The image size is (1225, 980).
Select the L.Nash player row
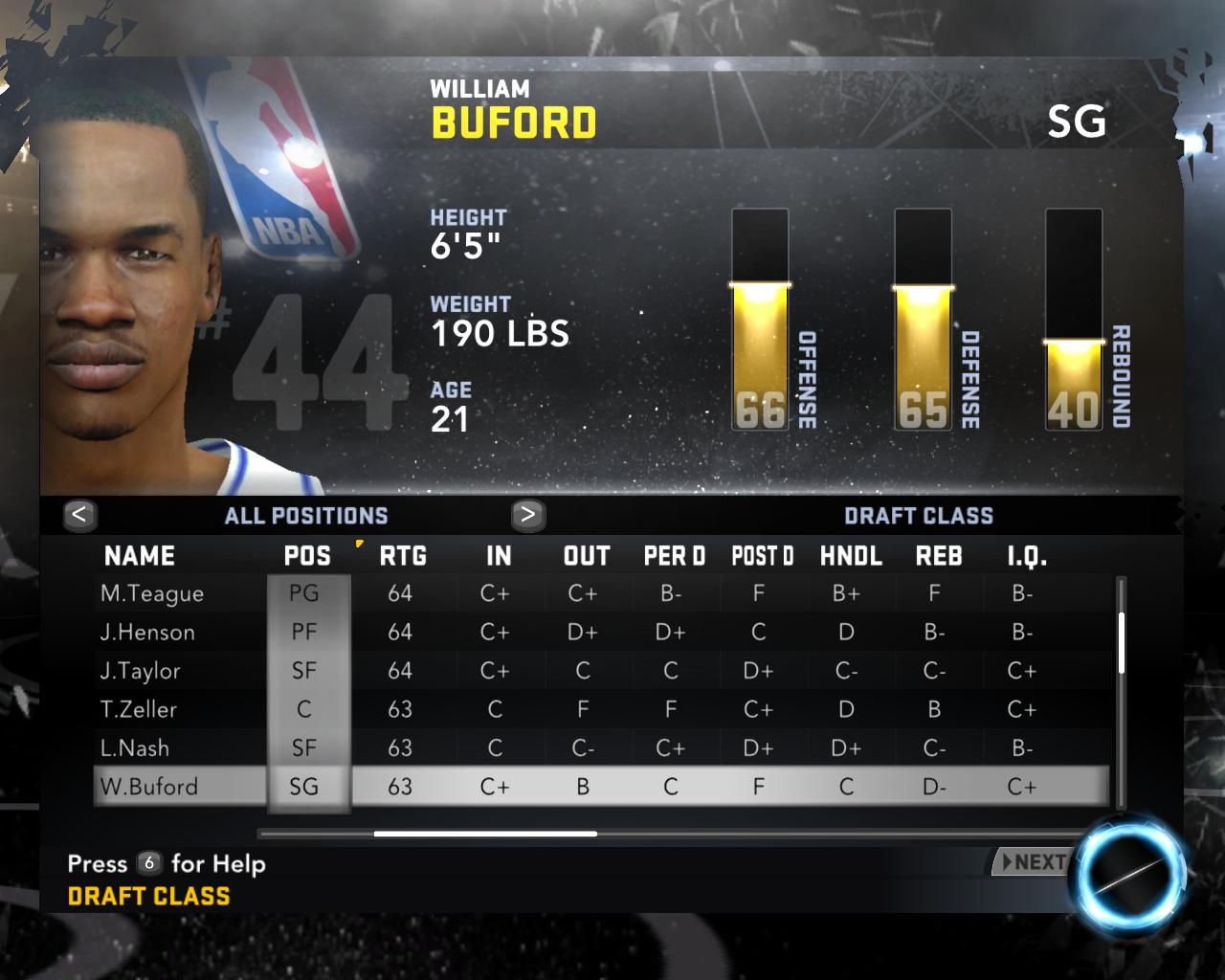click(135, 747)
